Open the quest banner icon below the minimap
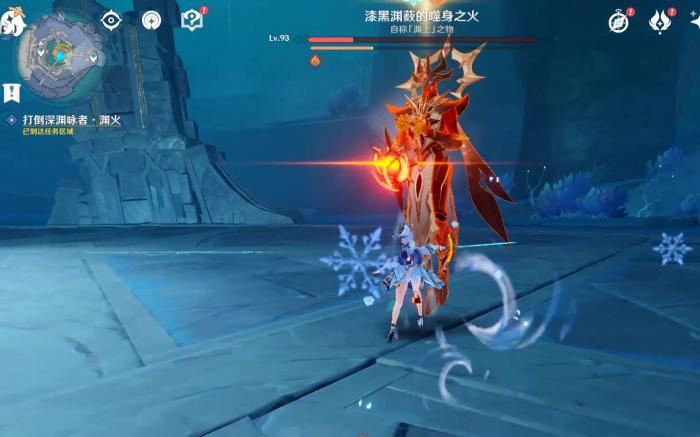Viewport: 700px width, 437px height. pyautogui.click(x=11, y=94)
